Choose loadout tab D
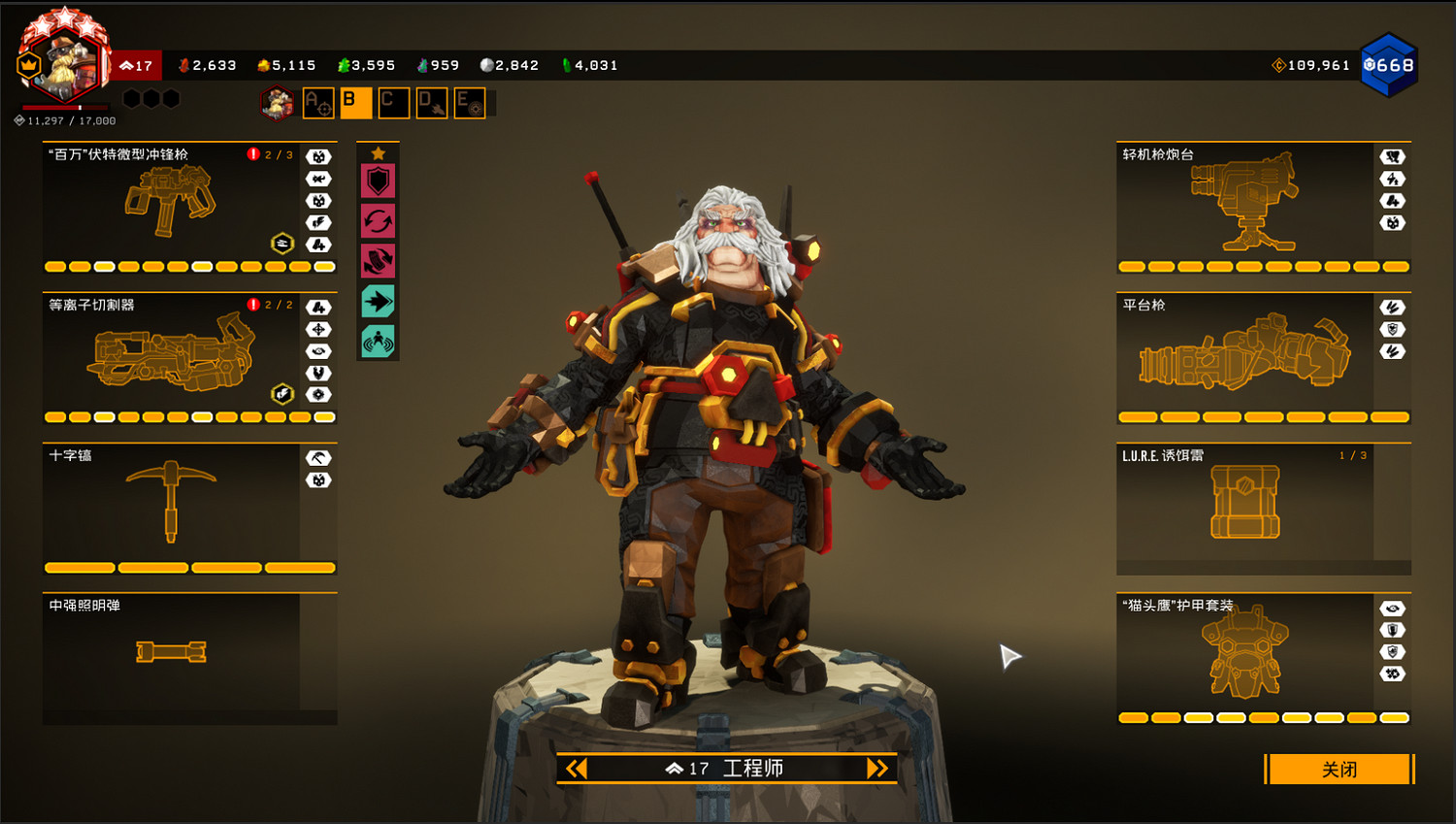 (431, 103)
